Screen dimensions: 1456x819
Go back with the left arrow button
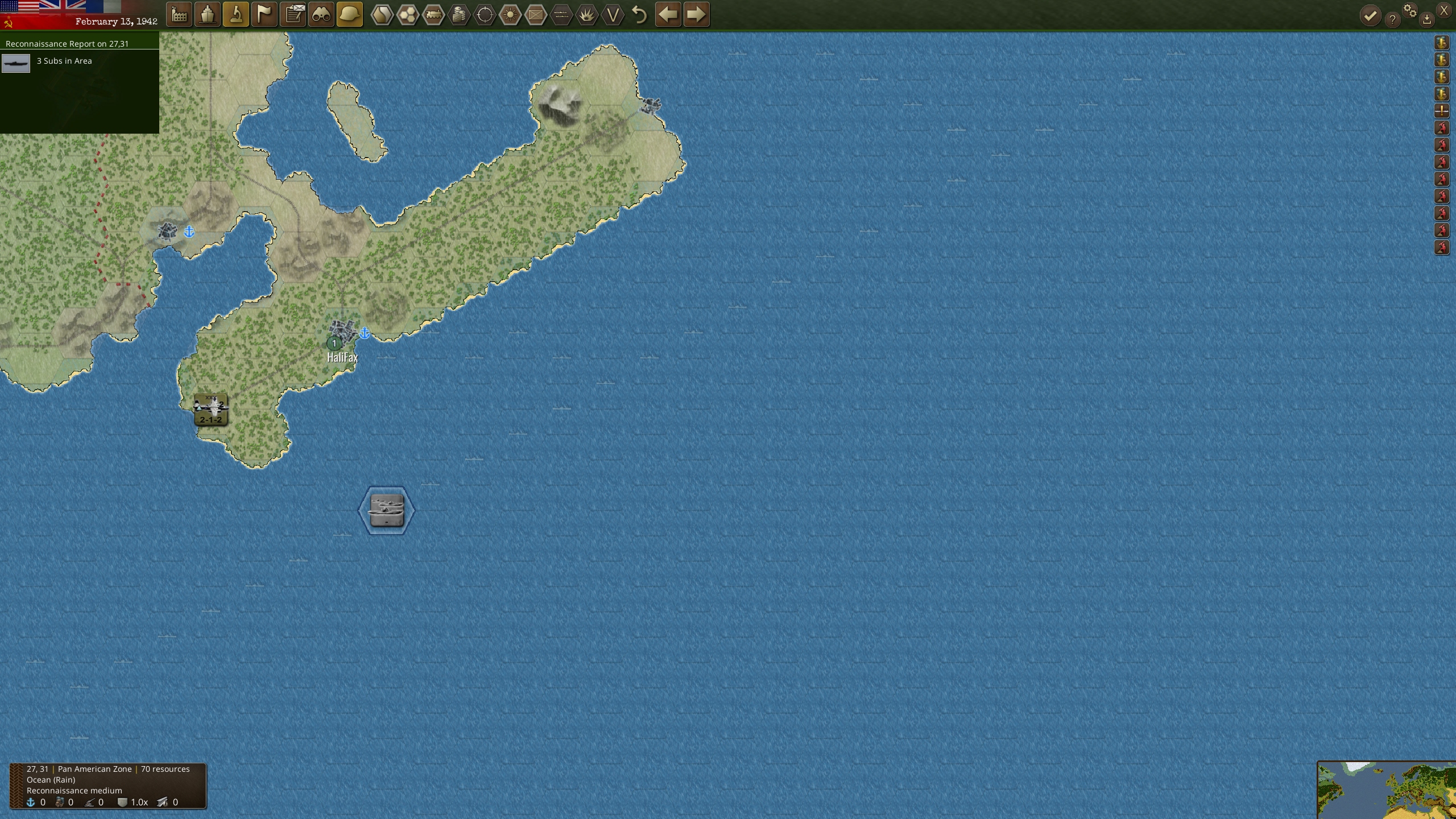point(668,14)
